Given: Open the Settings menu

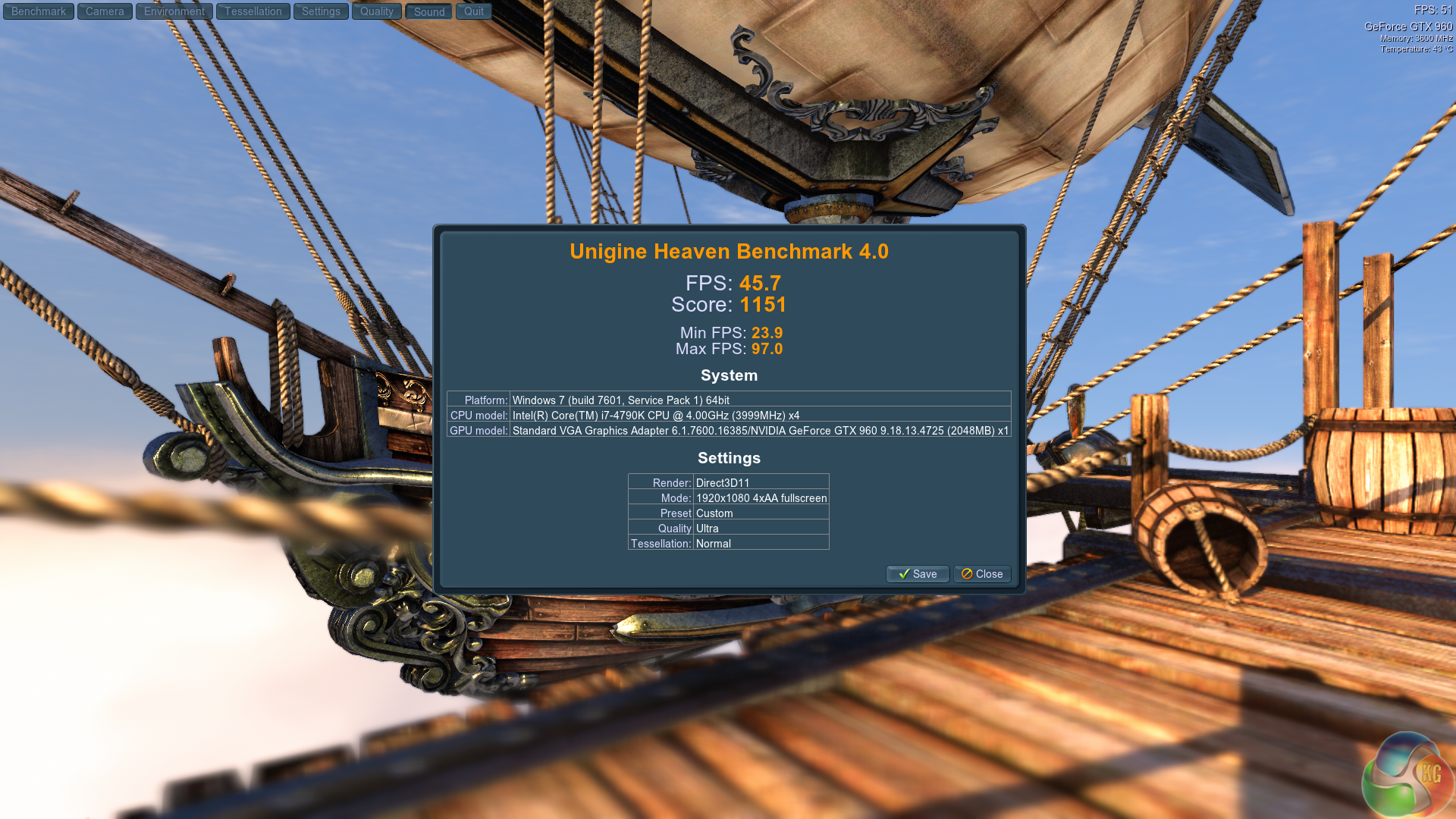Looking at the screenshot, I should [321, 11].
